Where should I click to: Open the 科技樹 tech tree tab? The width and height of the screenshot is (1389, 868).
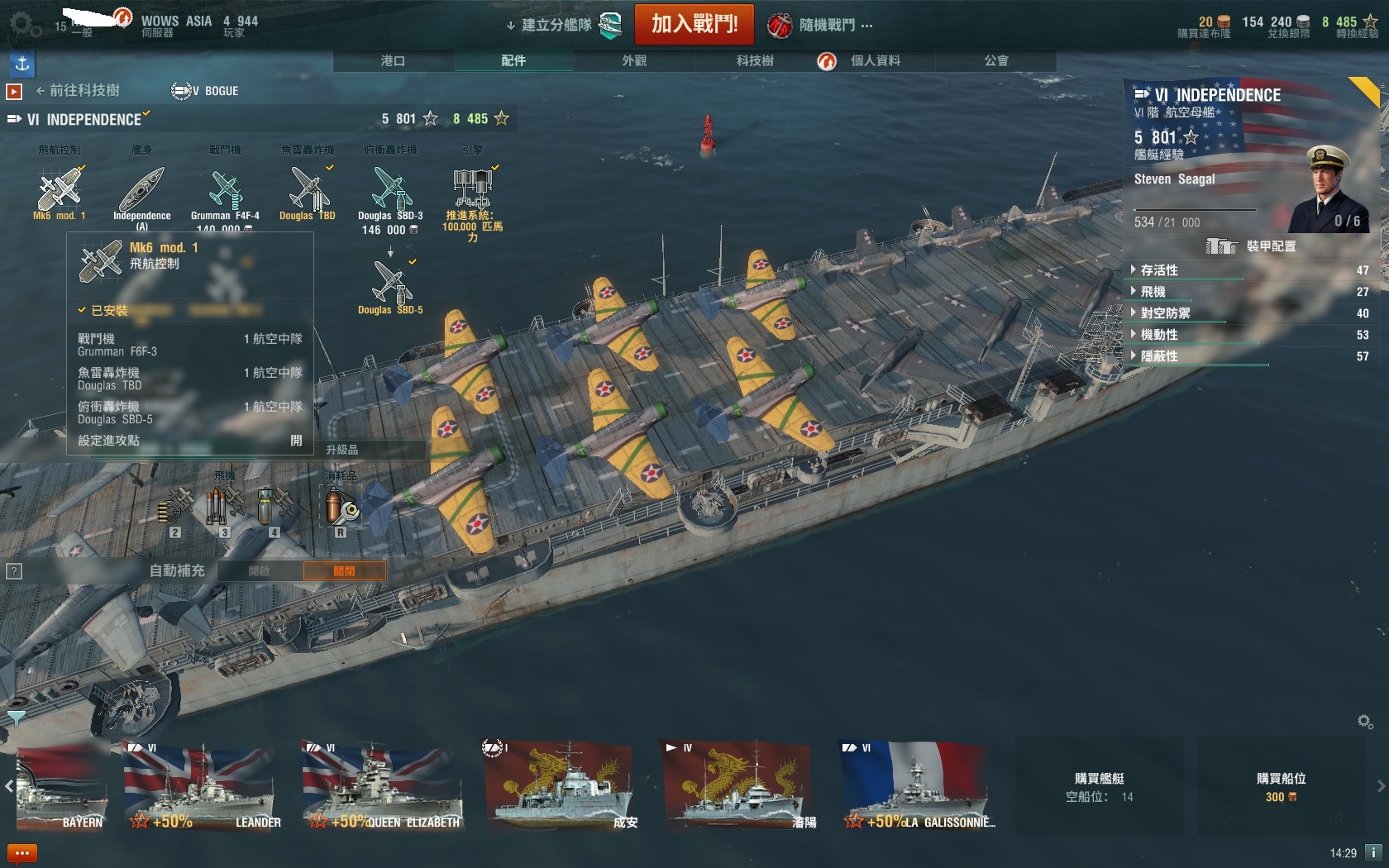click(754, 60)
